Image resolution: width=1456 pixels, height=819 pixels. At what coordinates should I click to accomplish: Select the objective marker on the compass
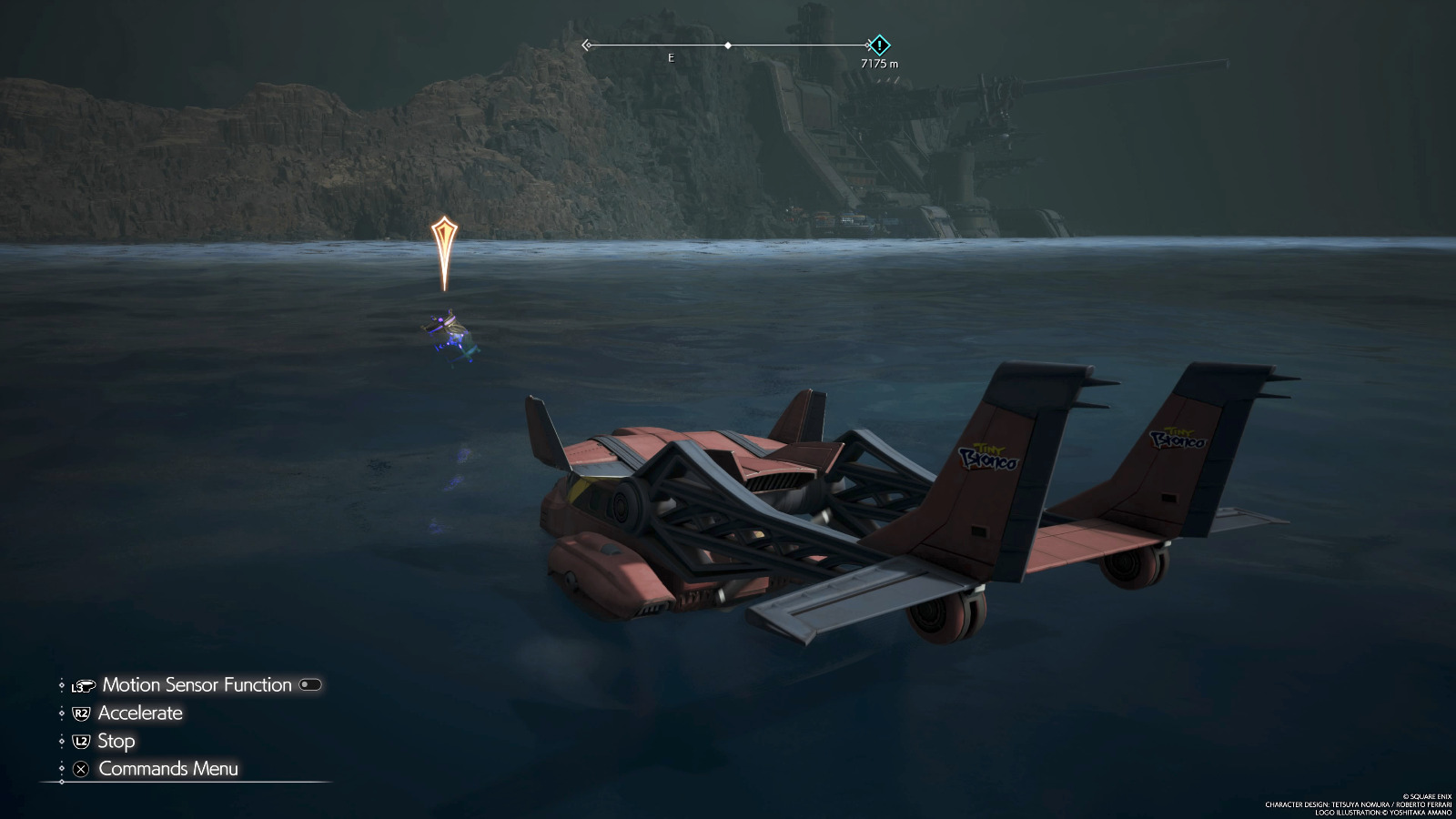pos(879,45)
